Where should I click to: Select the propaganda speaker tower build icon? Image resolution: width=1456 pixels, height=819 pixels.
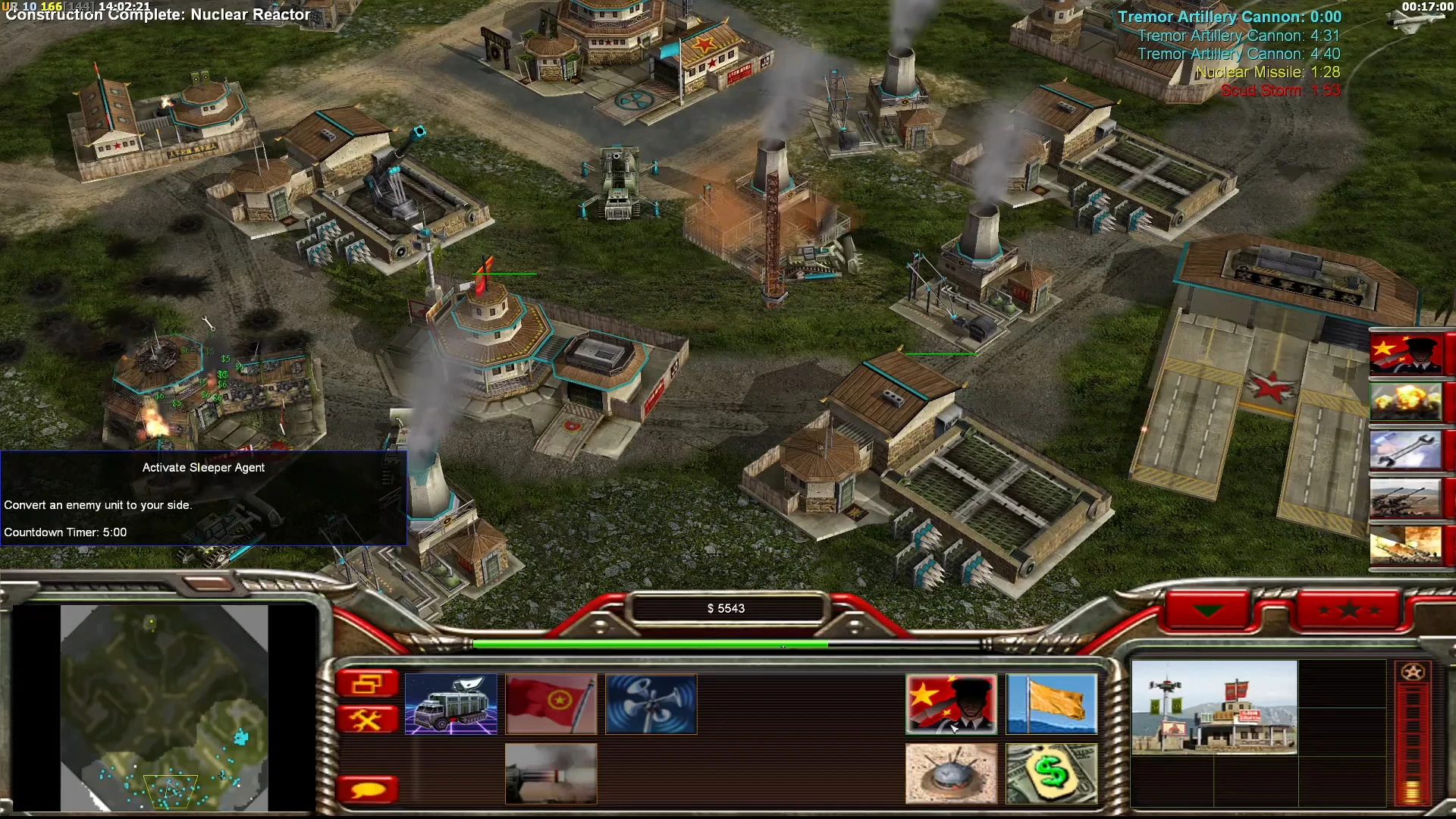[x=650, y=704]
